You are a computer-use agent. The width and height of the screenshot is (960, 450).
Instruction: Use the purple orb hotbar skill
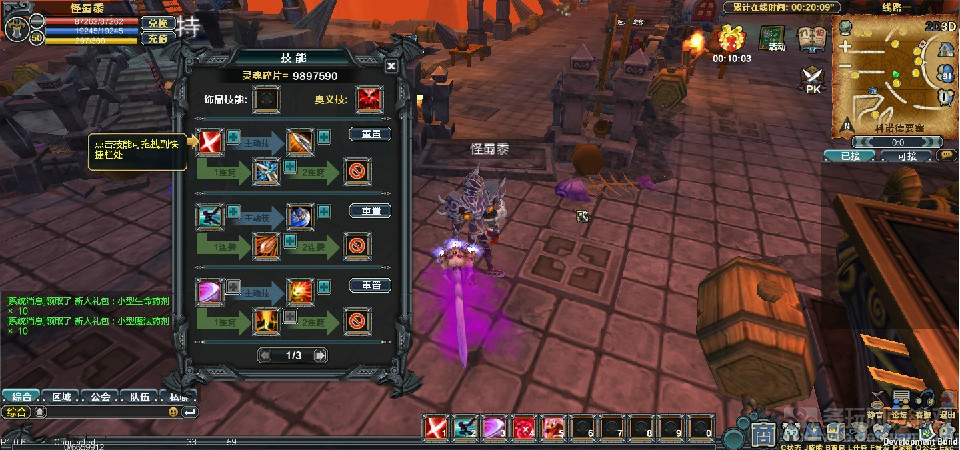click(495, 428)
